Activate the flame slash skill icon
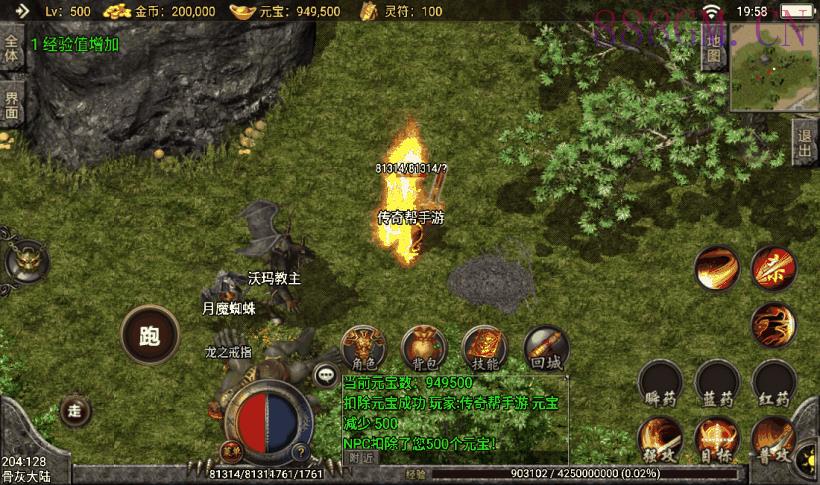The image size is (820, 485). (x=717, y=267)
